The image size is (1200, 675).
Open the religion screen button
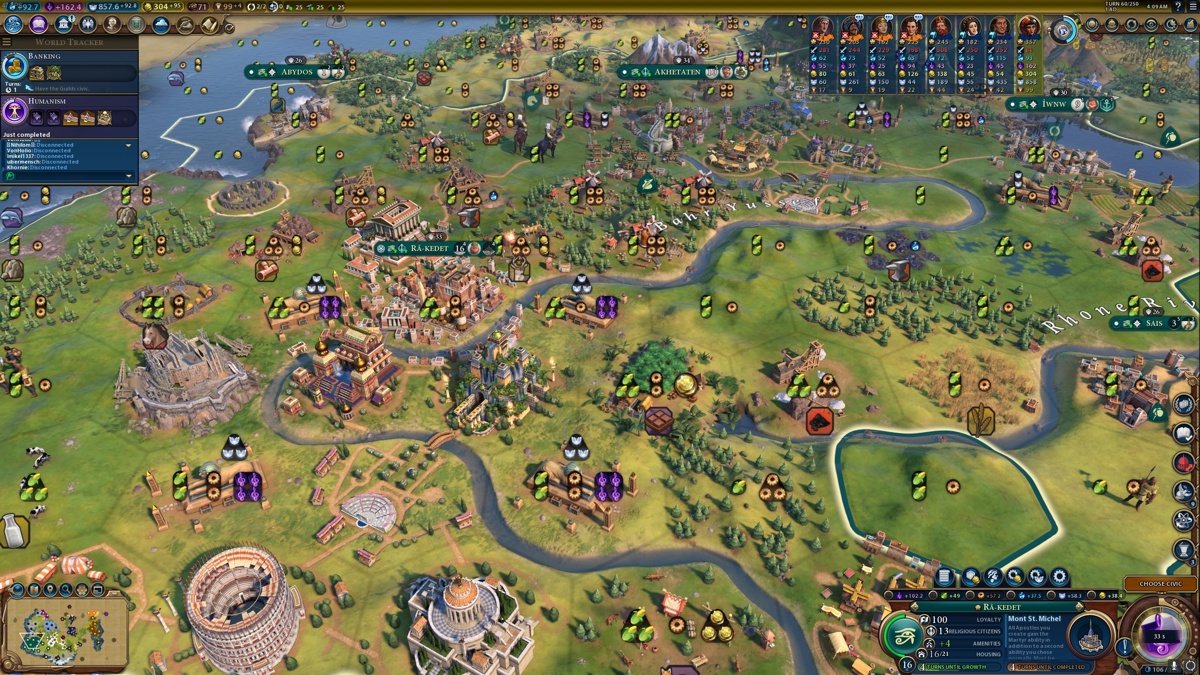click(88, 24)
